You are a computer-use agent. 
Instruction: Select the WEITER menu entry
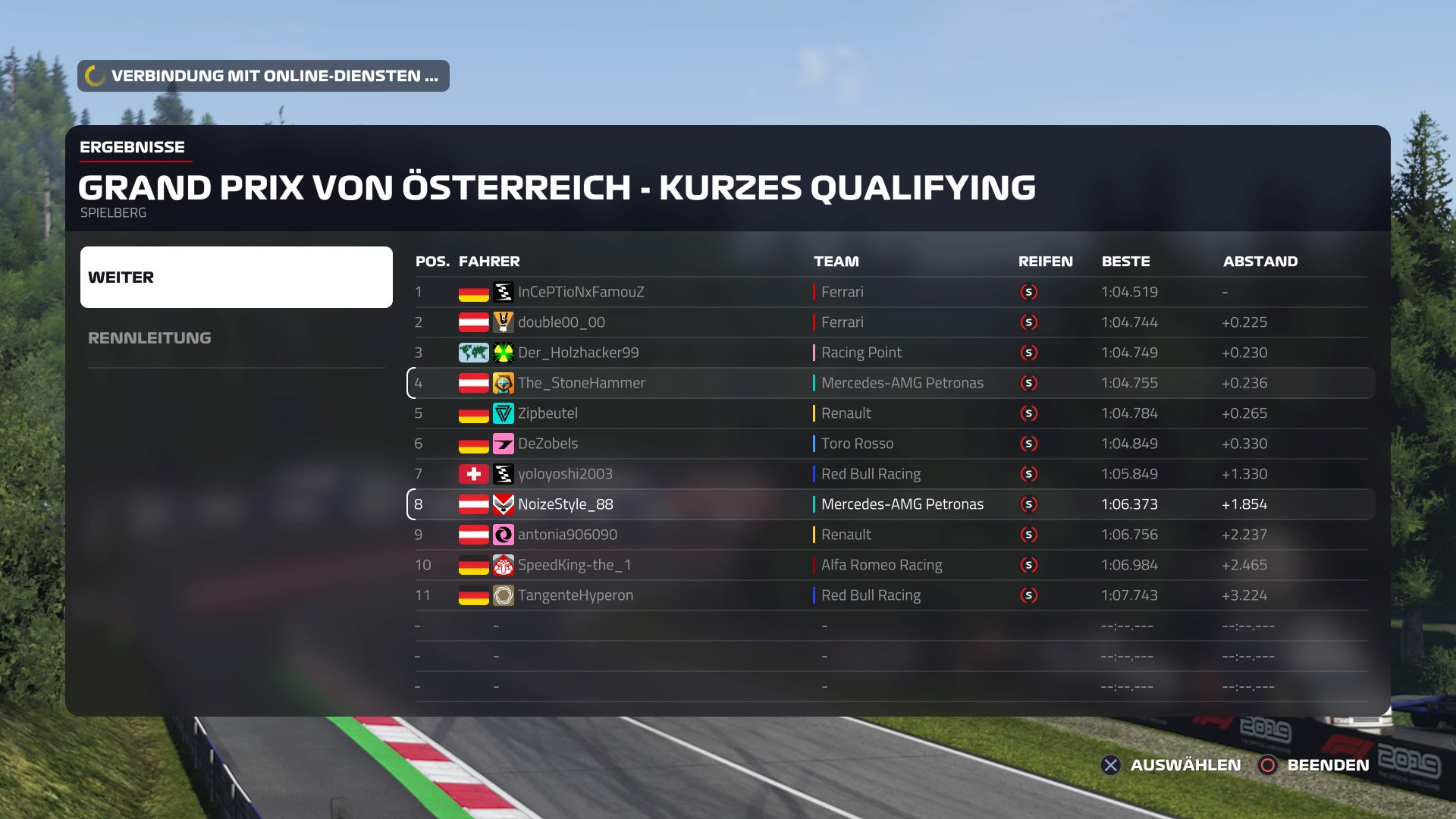coord(236,277)
